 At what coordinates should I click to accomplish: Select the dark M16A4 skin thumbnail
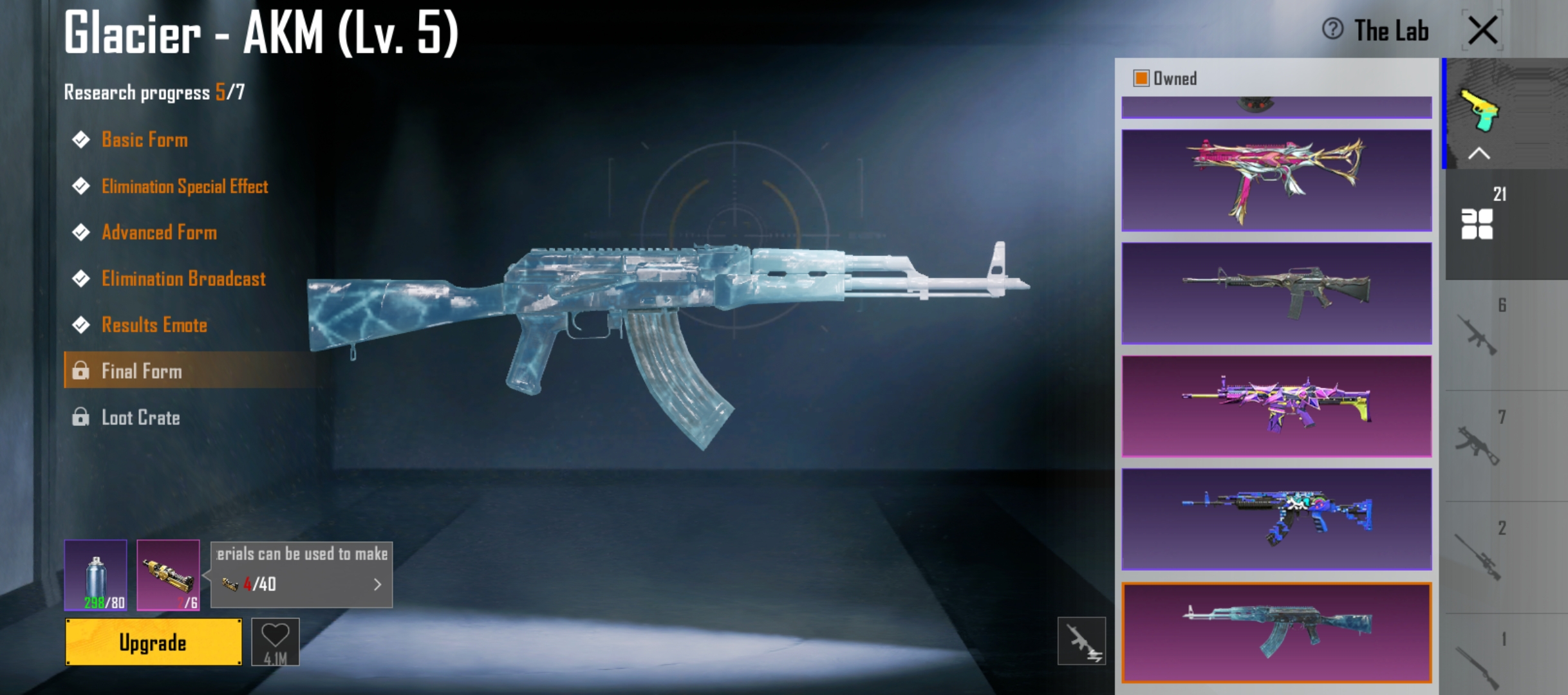click(x=1276, y=293)
